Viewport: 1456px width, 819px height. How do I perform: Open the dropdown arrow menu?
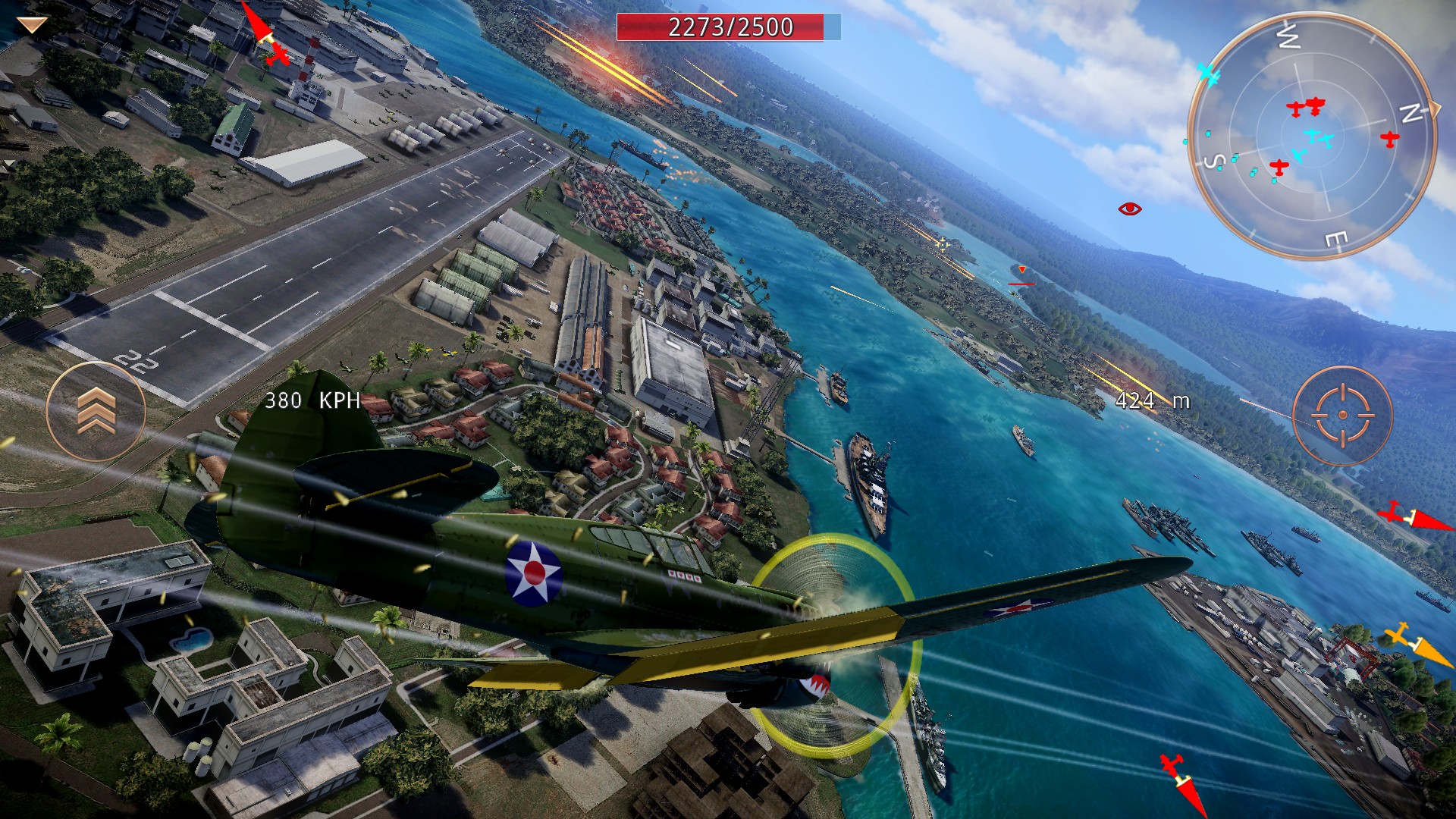point(32,26)
